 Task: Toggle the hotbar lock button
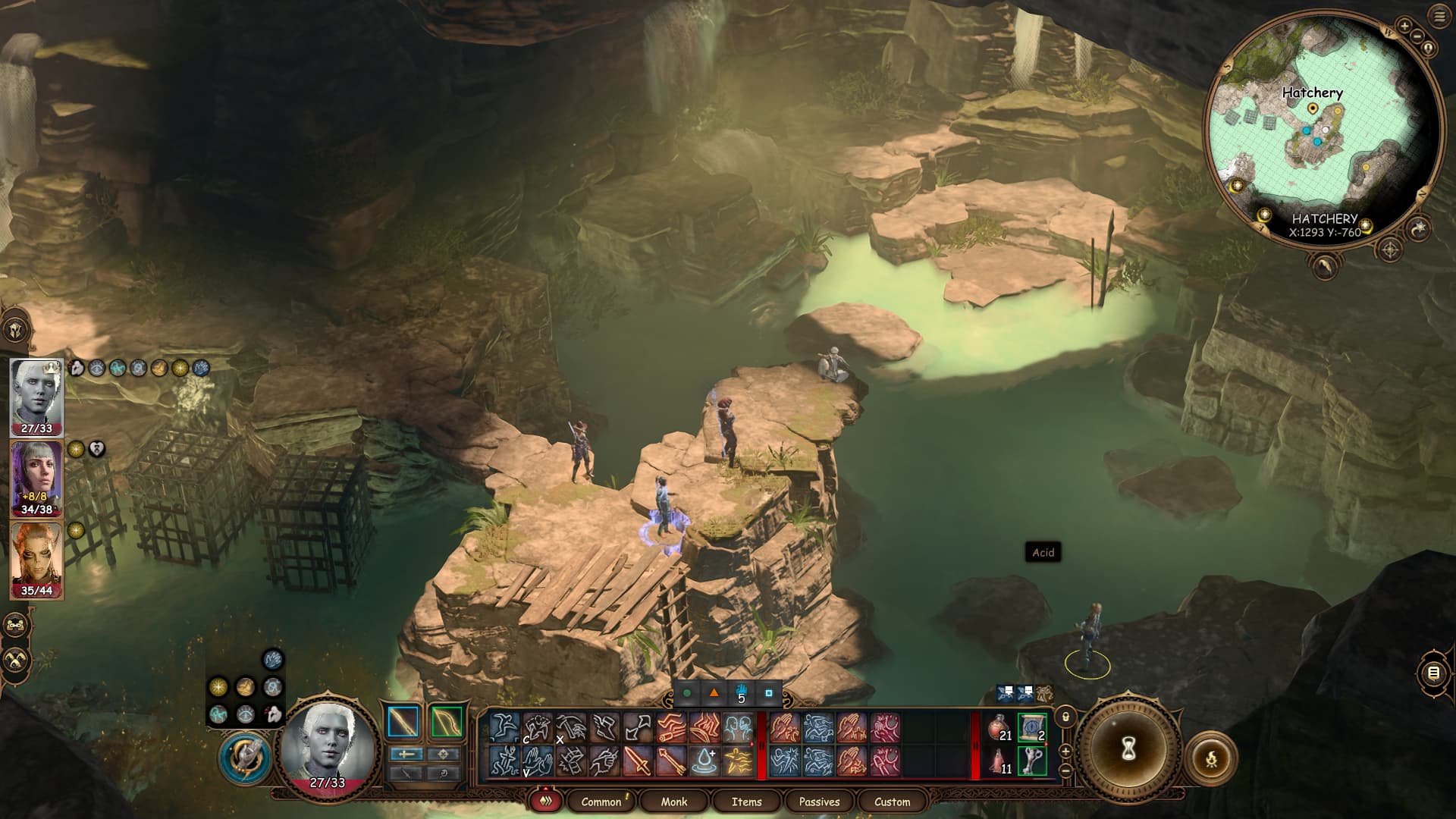tap(1065, 717)
